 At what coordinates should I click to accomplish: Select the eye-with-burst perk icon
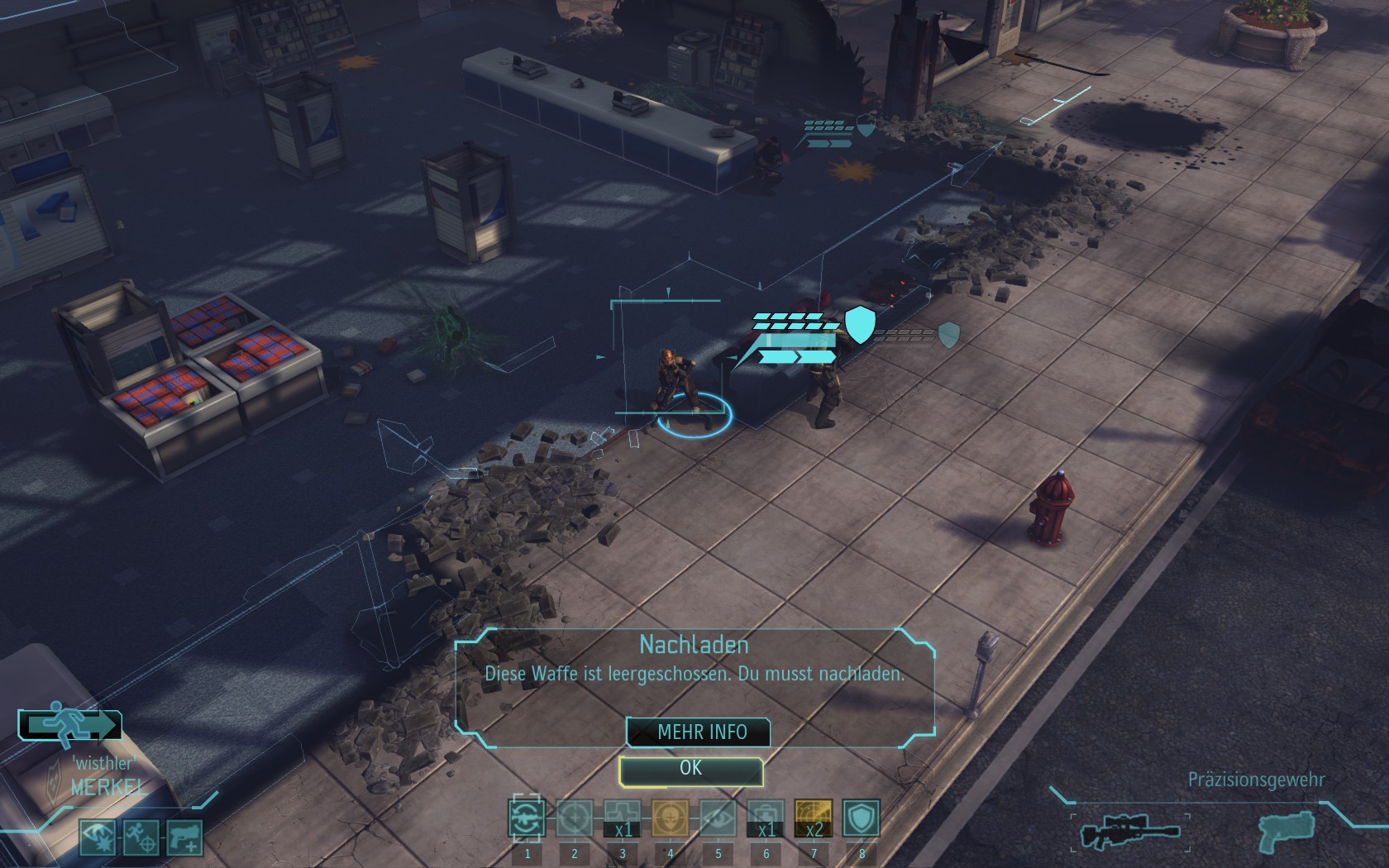[98, 837]
